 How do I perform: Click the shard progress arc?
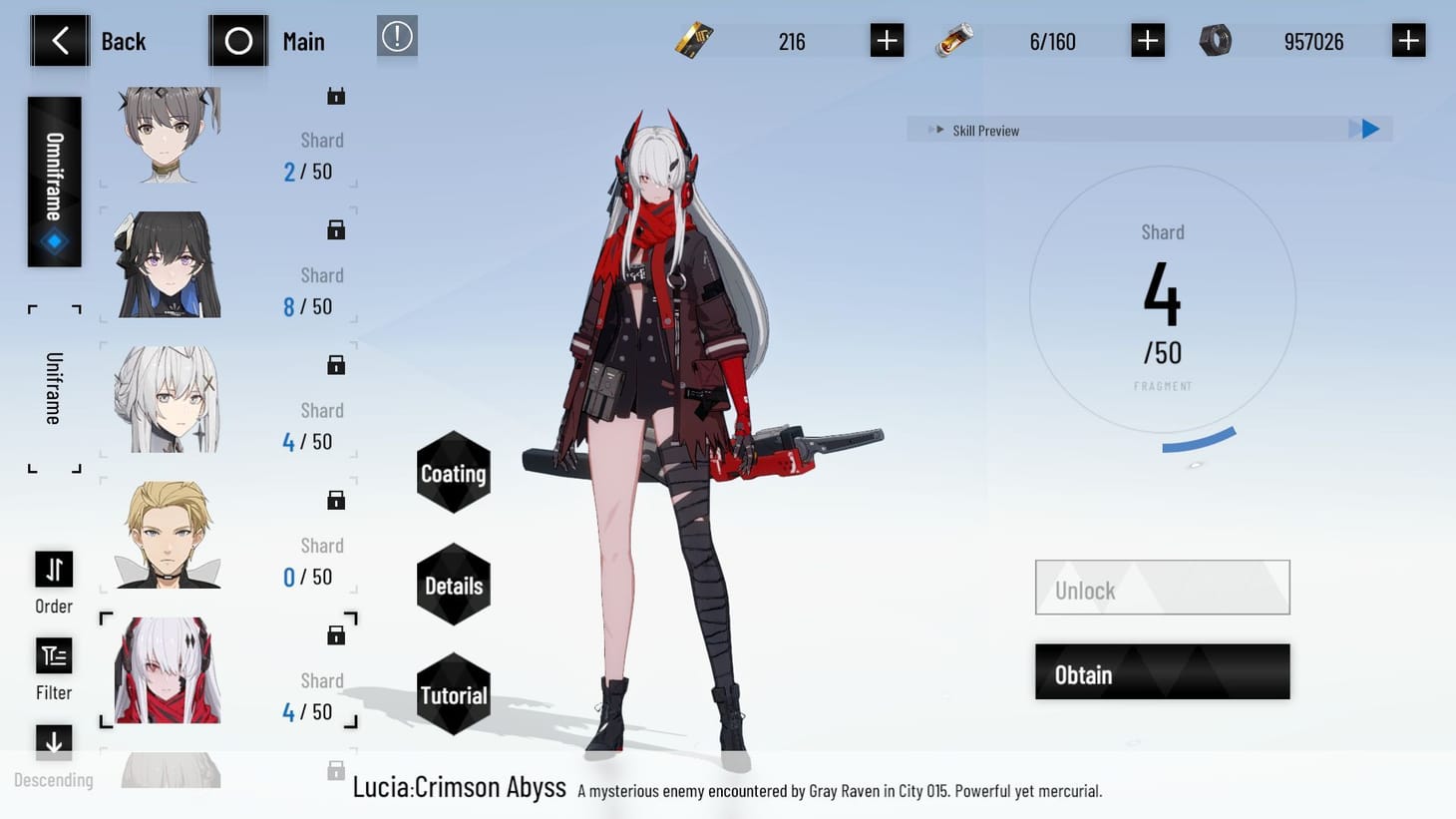coord(1197,439)
